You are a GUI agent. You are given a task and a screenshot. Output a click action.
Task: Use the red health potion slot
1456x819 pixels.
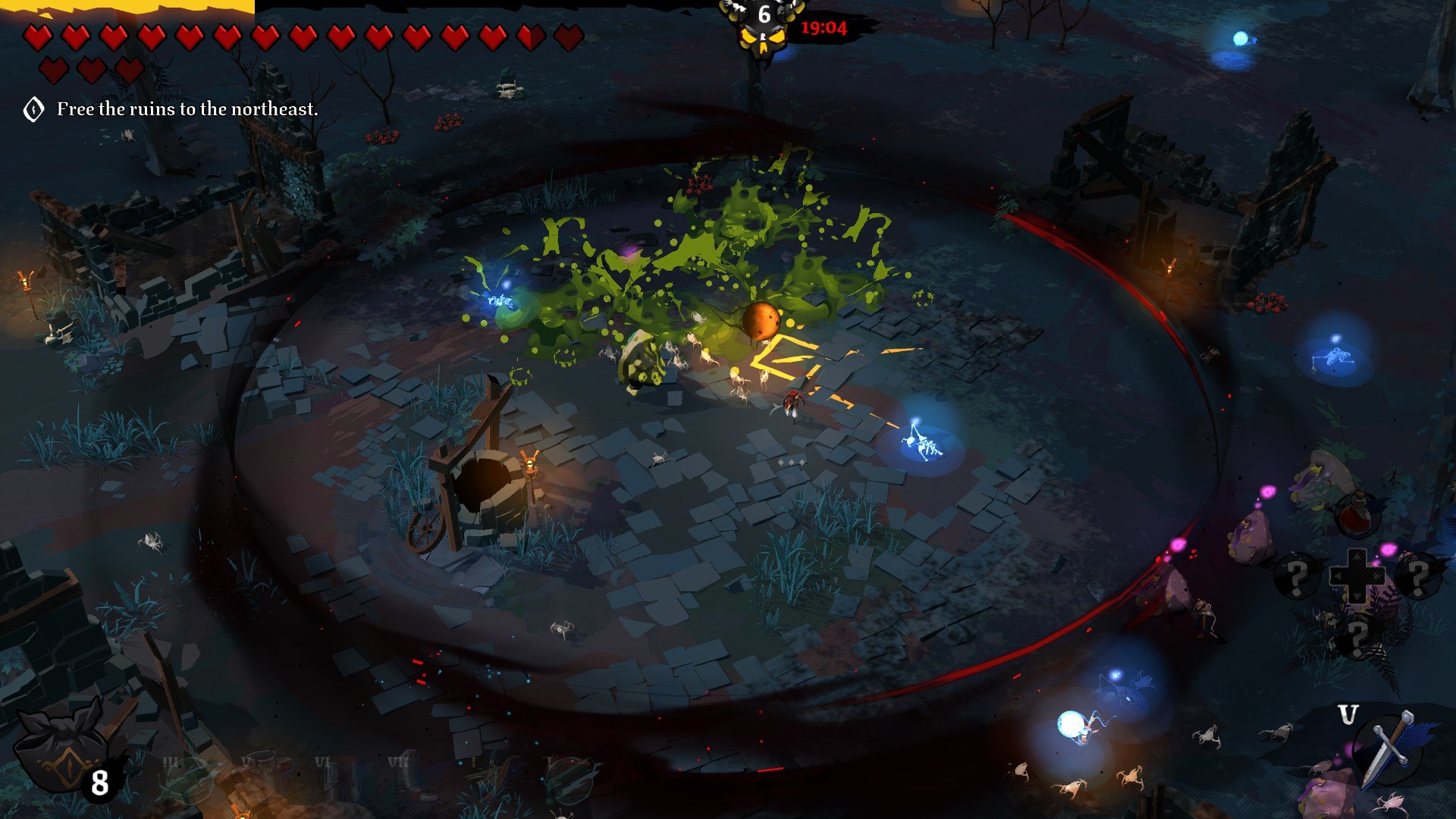pos(1357,514)
